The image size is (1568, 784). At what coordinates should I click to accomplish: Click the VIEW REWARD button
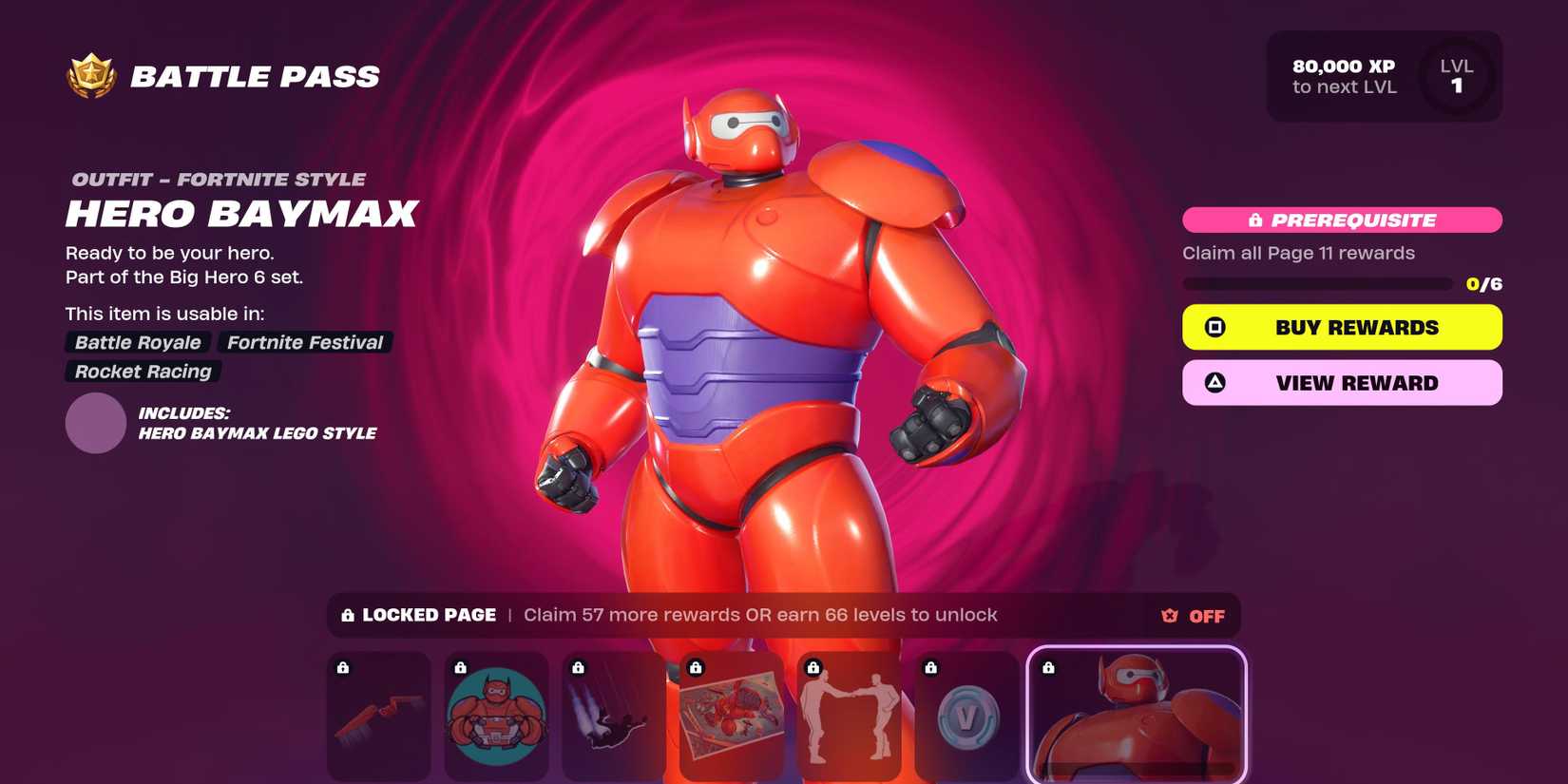pos(1341,382)
